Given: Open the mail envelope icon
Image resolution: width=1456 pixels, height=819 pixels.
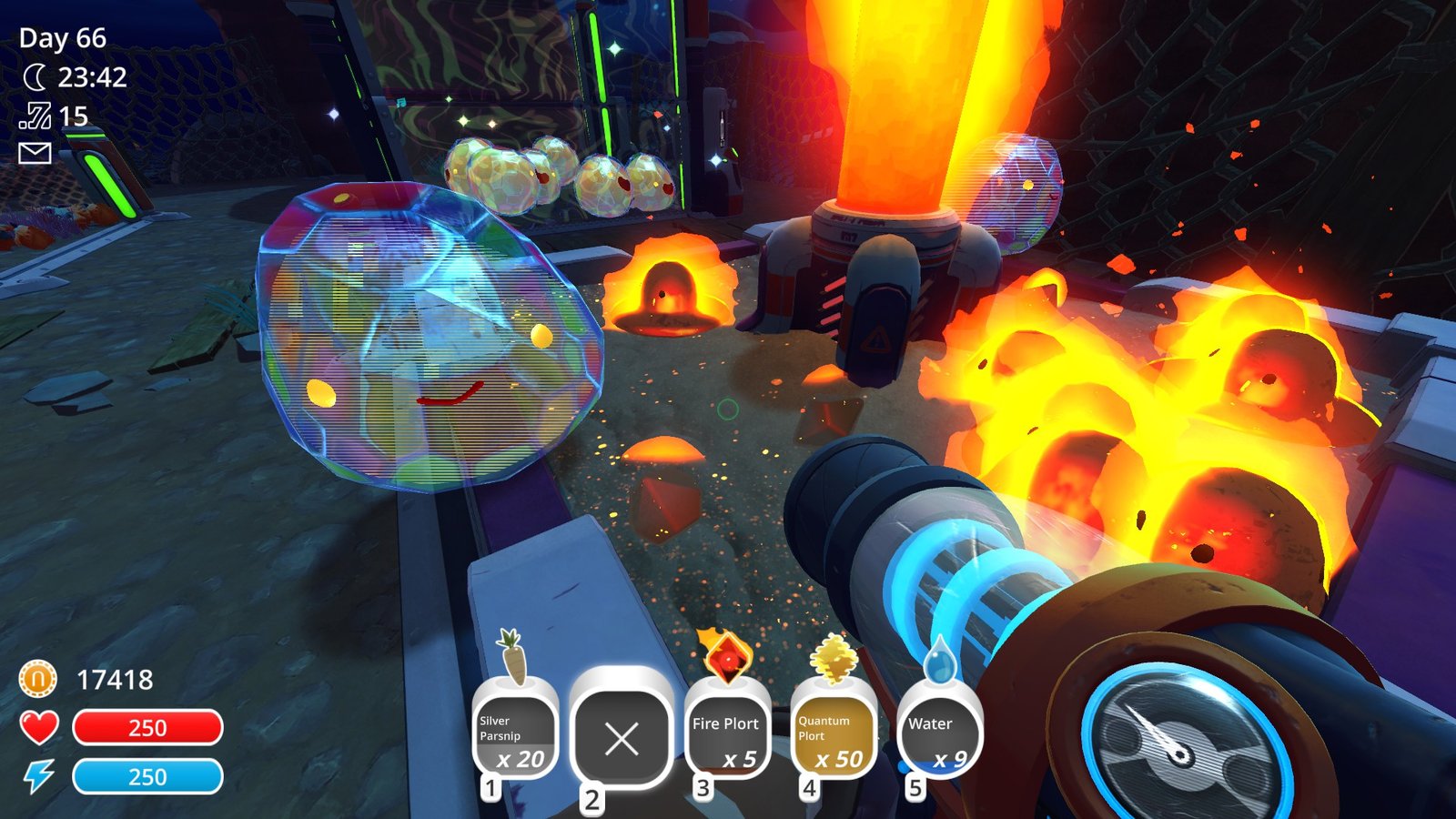Looking at the screenshot, I should tap(35, 153).
